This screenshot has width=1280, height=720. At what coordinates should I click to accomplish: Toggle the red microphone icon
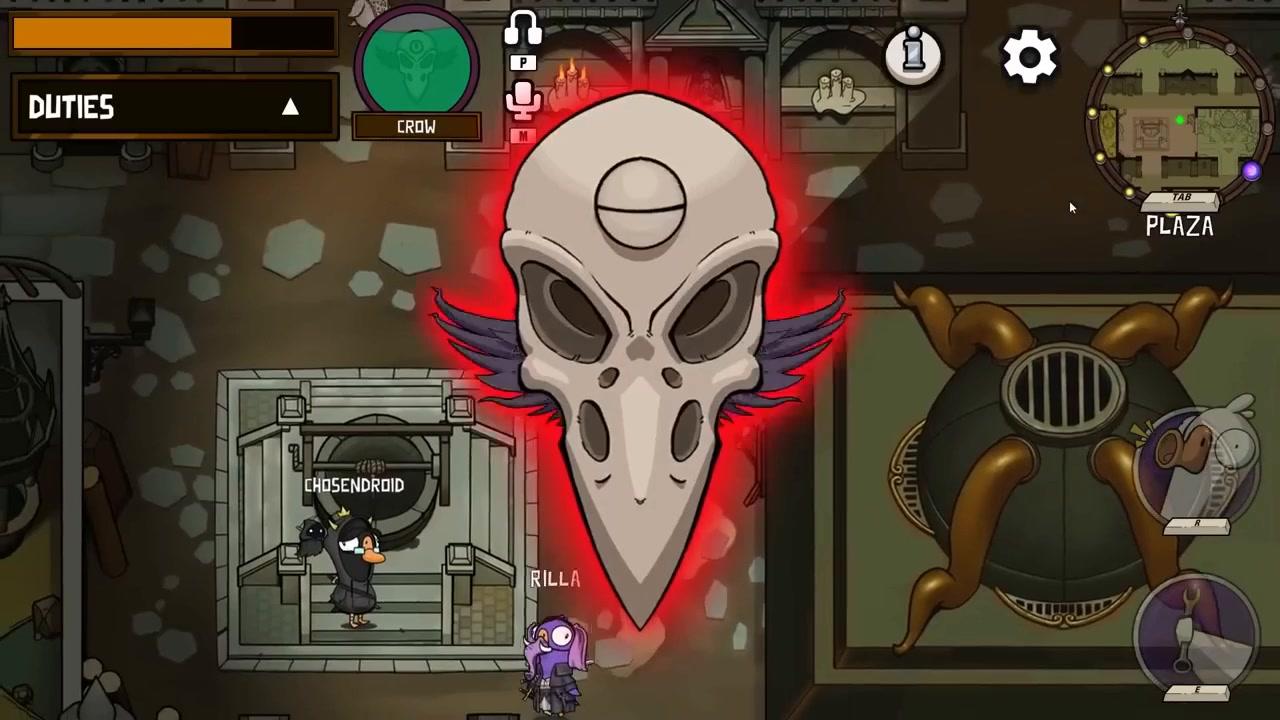coord(523,100)
